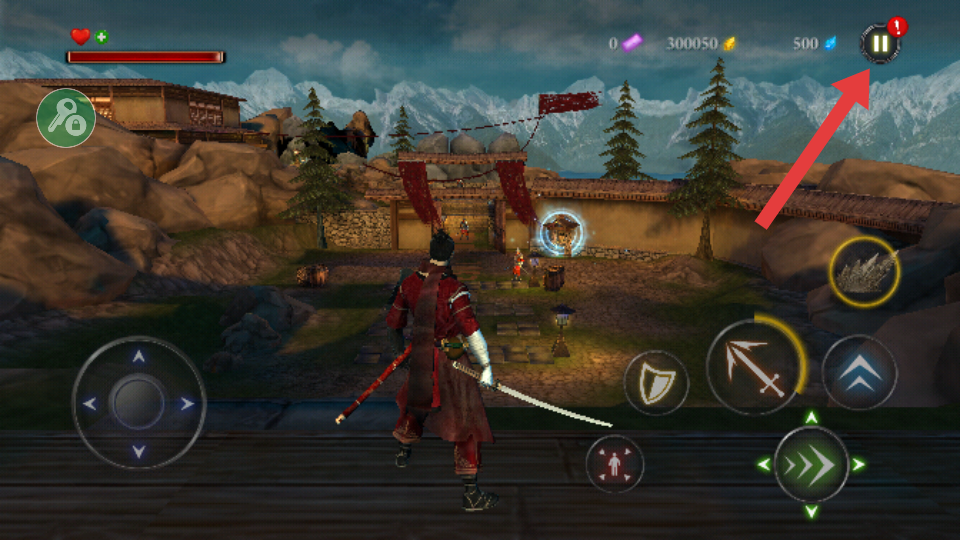Click the joystick's left arrow
The width and height of the screenshot is (960, 540).
(90, 404)
